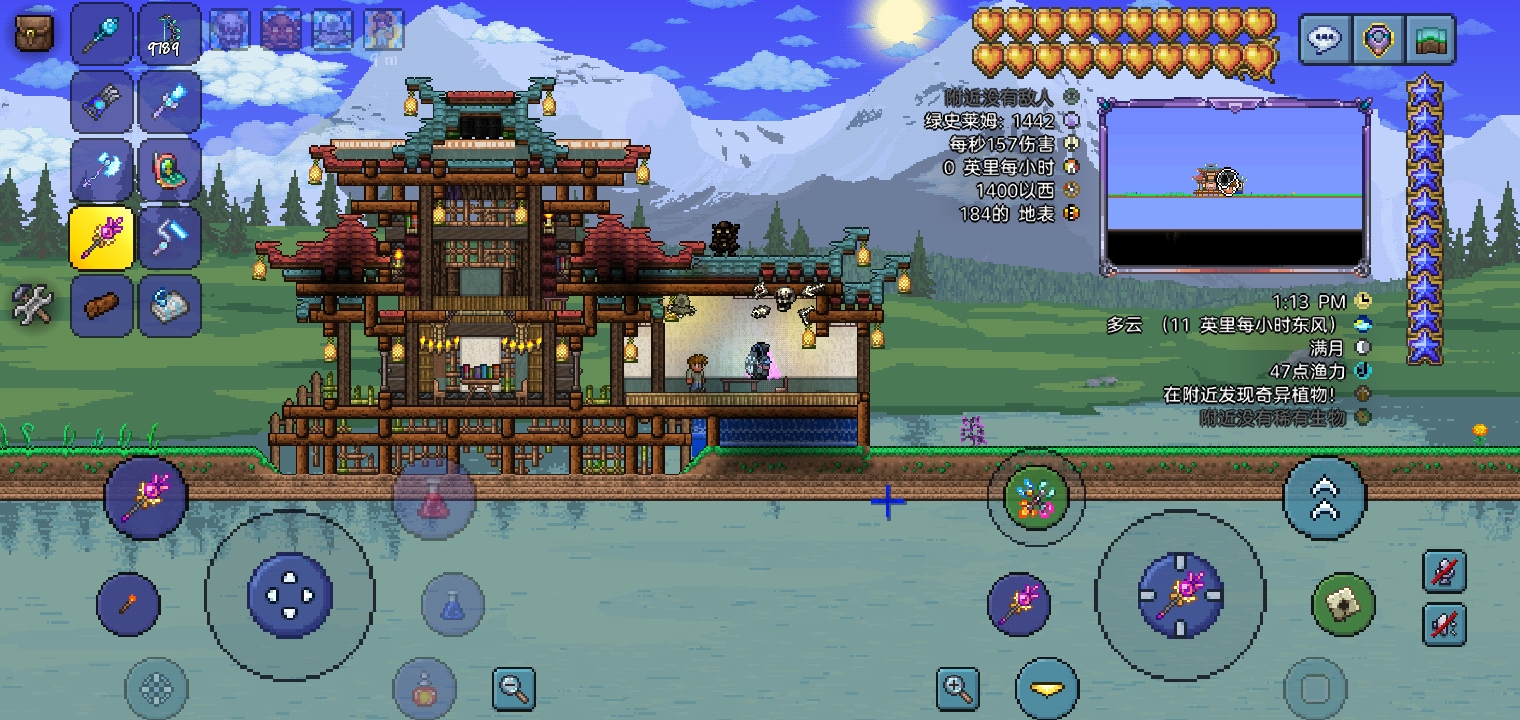
Task: Open the world map landscape button
Action: click(1429, 40)
